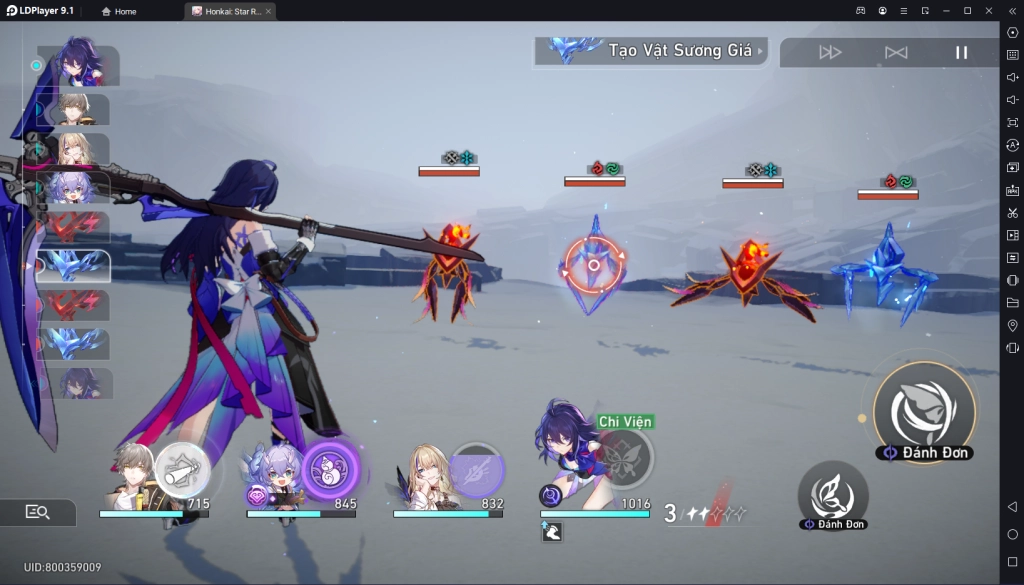Viewport: 1024px width, 585px height.
Task: Open Tạo Vật Sương Giá enemy info banner
Action: (x=651, y=51)
